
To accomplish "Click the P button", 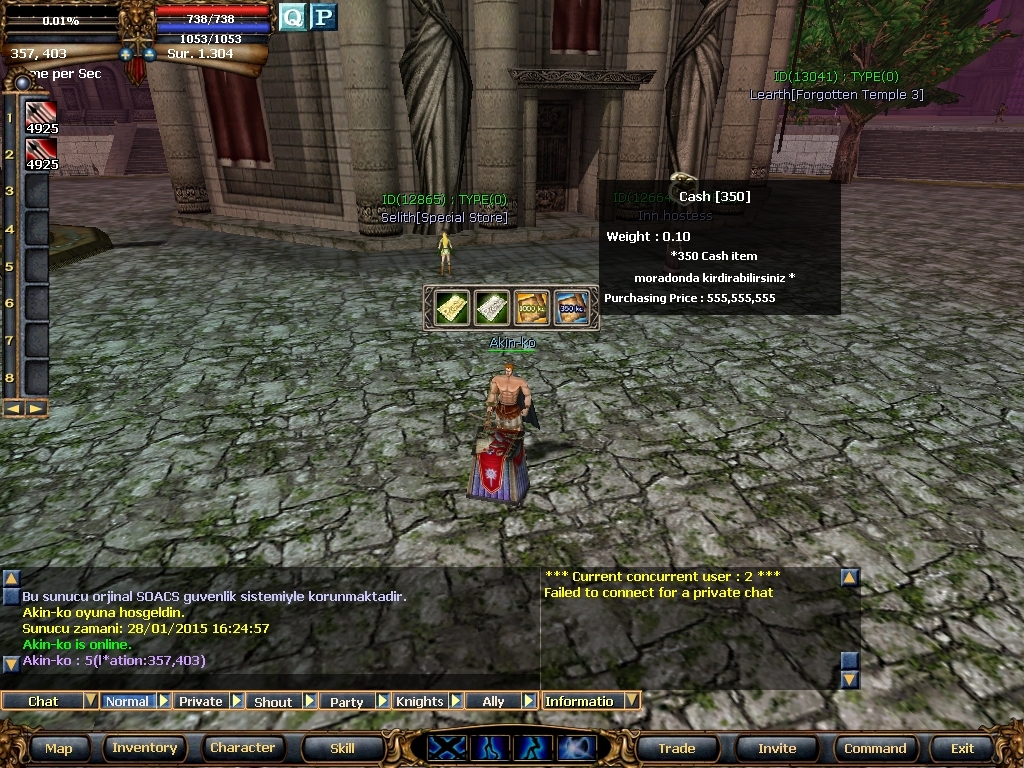I will click(x=323, y=17).
